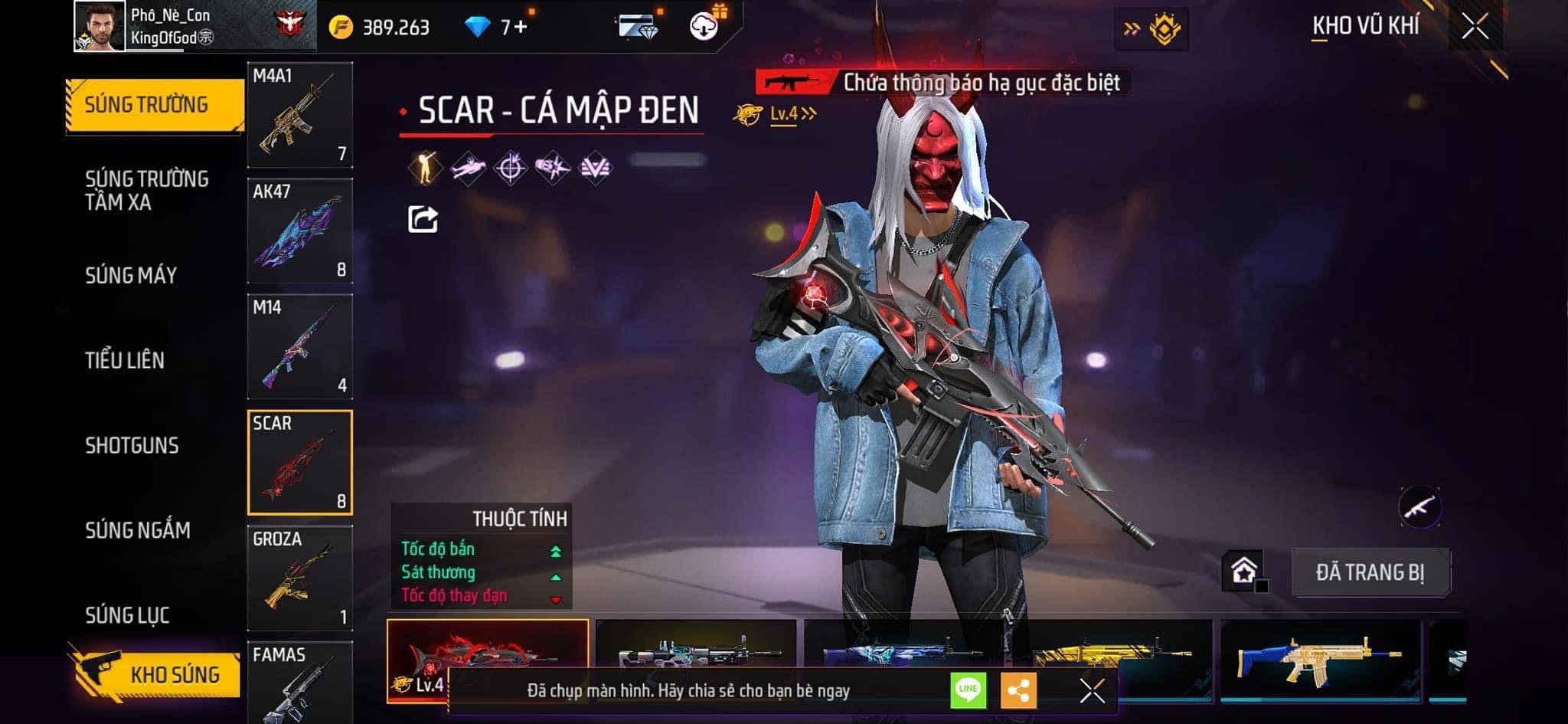Viewport: 1568px width, 724px height.
Task: Click the Đã Trang Bị equipped button
Action: coord(1370,572)
